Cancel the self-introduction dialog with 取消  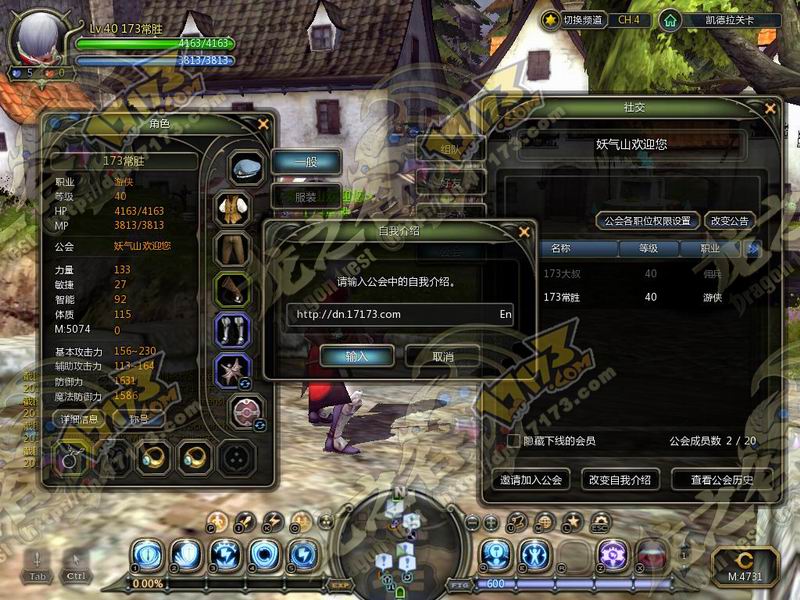pyautogui.click(x=443, y=356)
